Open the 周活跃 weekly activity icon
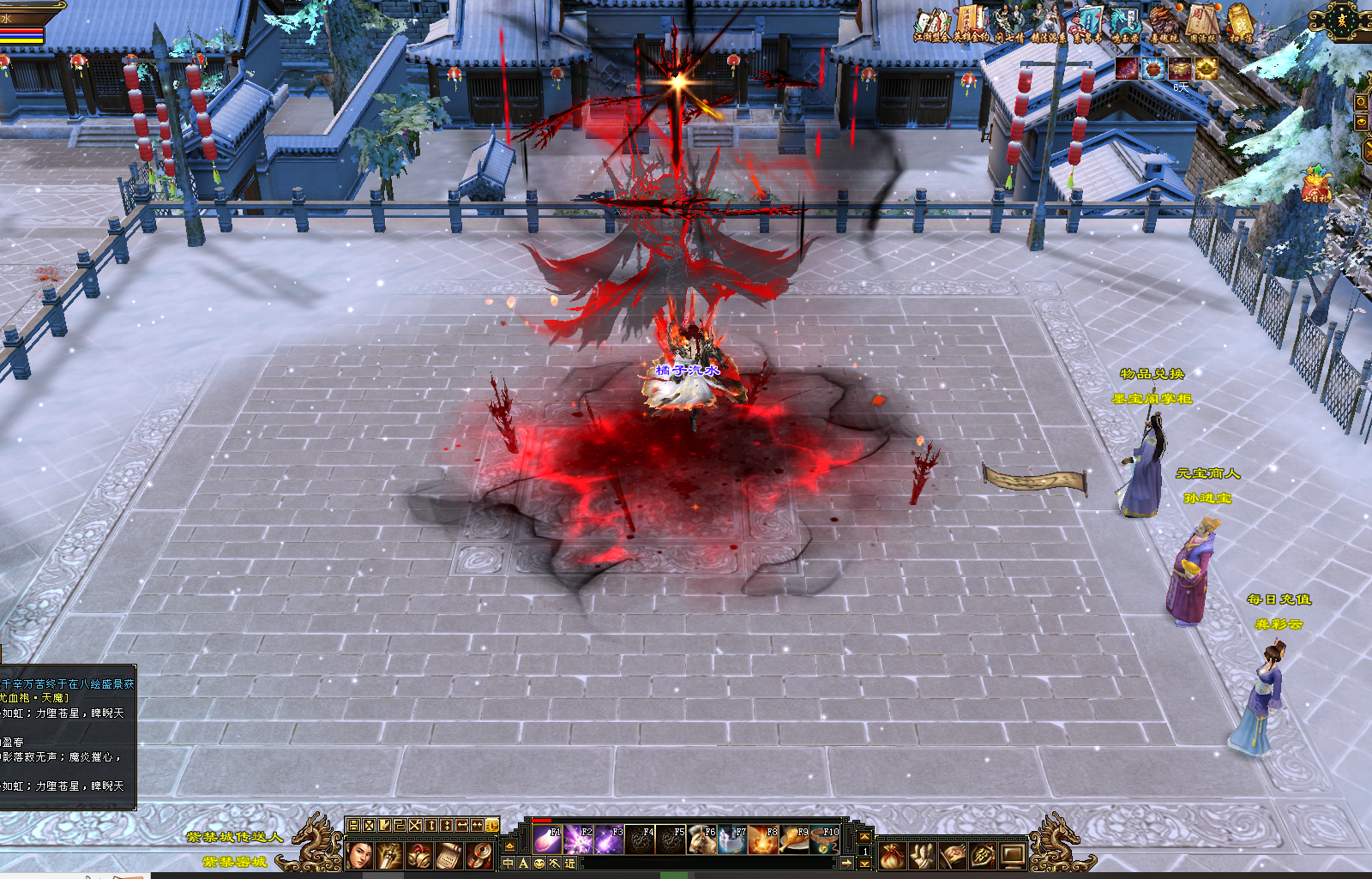The width and height of the screenshot is (1372, 879). [1202, 21]
